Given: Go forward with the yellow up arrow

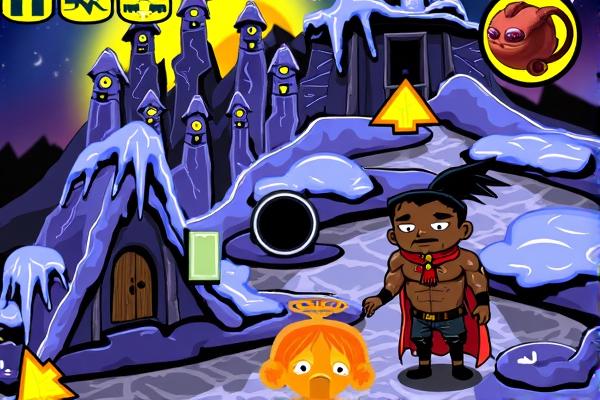Looking at the screenshot, I should coord(403,108).
